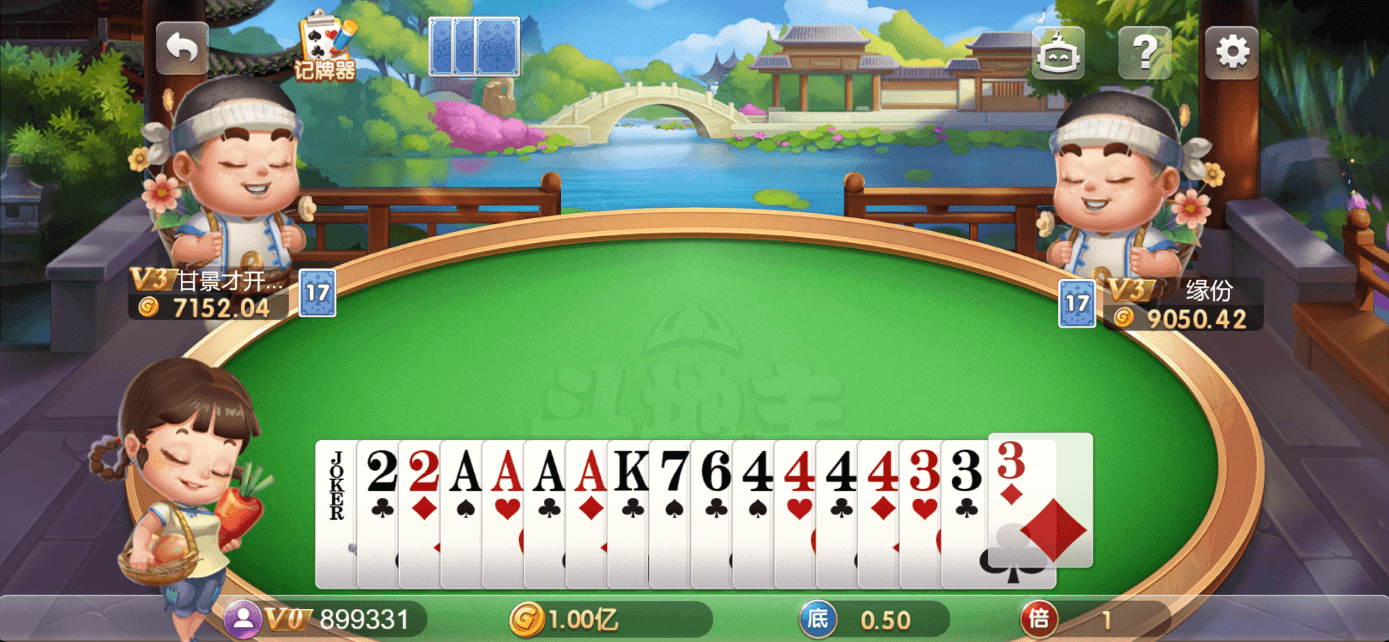Select the 3 of diamonds card

click(x=1040, y=500)
